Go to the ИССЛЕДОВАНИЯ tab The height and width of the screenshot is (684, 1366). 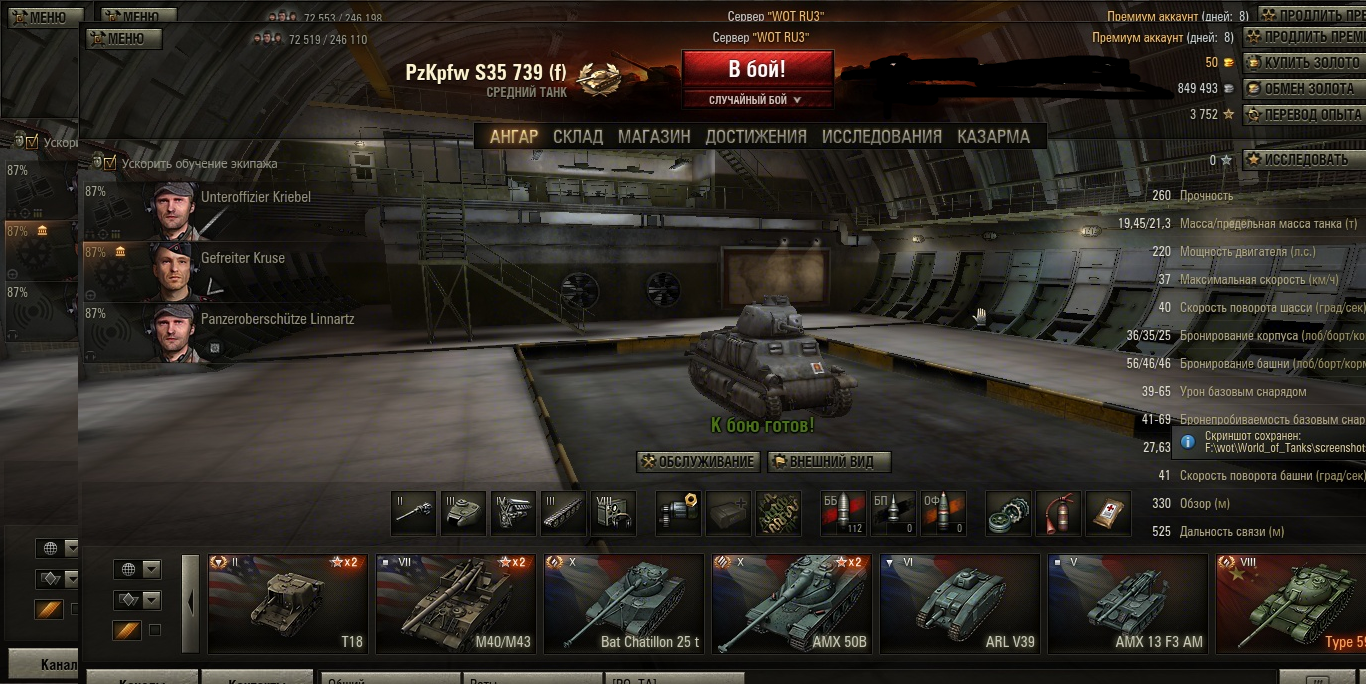pos(882,137)
